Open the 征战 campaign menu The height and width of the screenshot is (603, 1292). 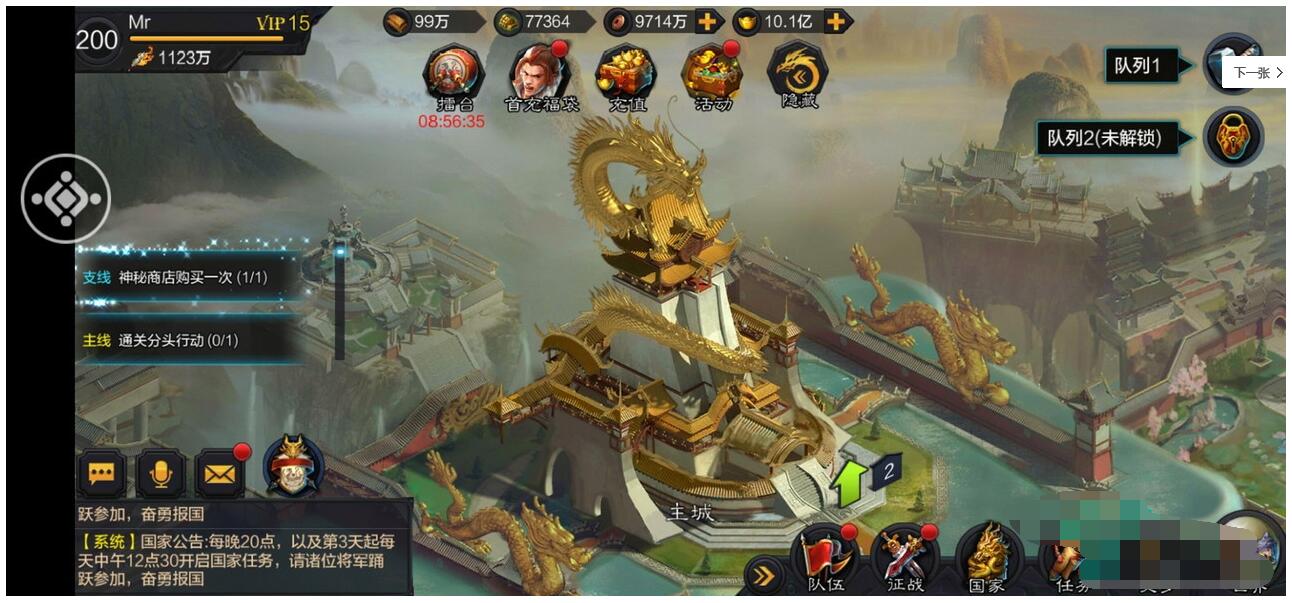[905, 560]
